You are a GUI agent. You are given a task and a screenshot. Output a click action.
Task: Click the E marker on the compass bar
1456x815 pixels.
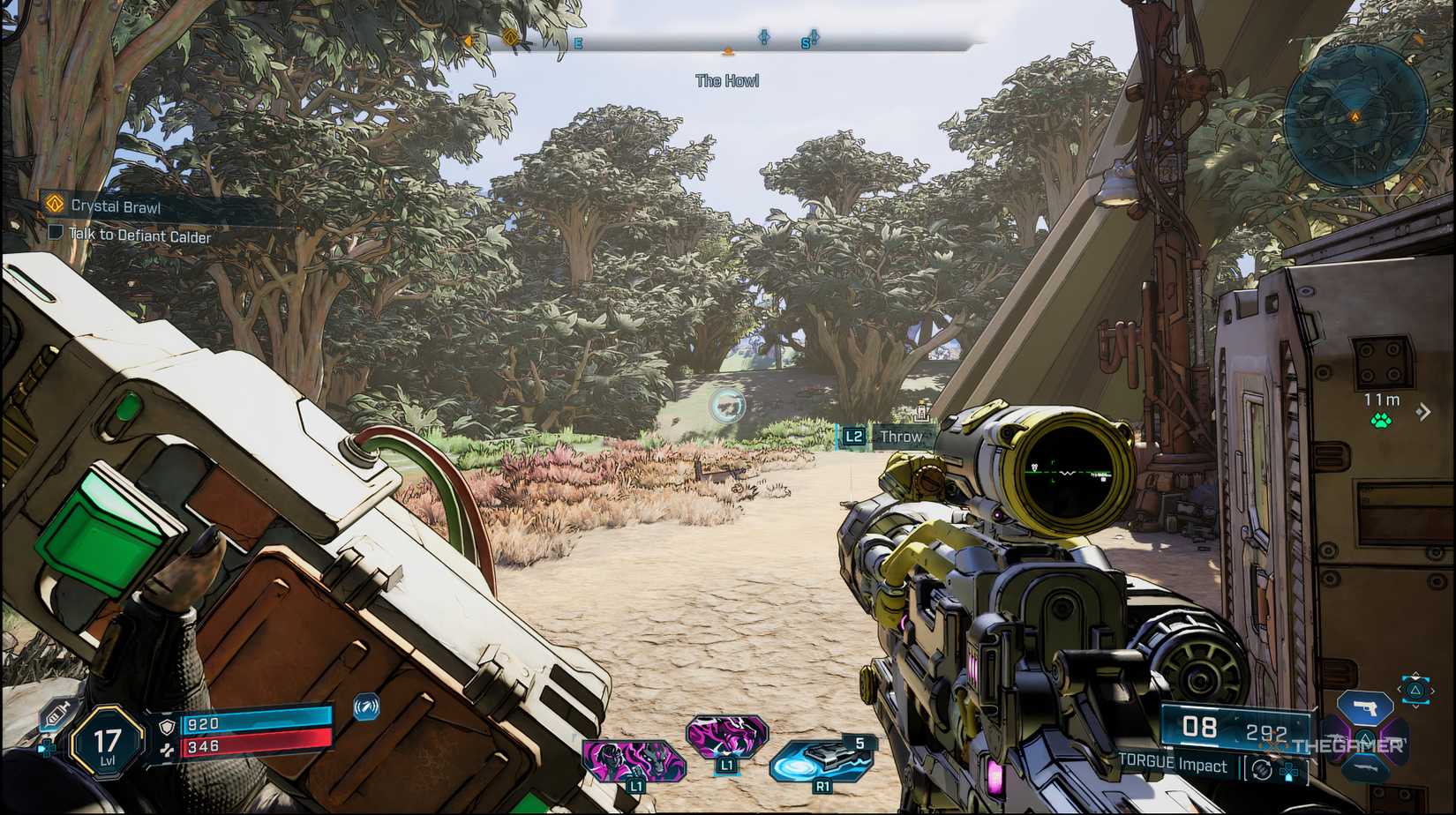pos(577,41)
